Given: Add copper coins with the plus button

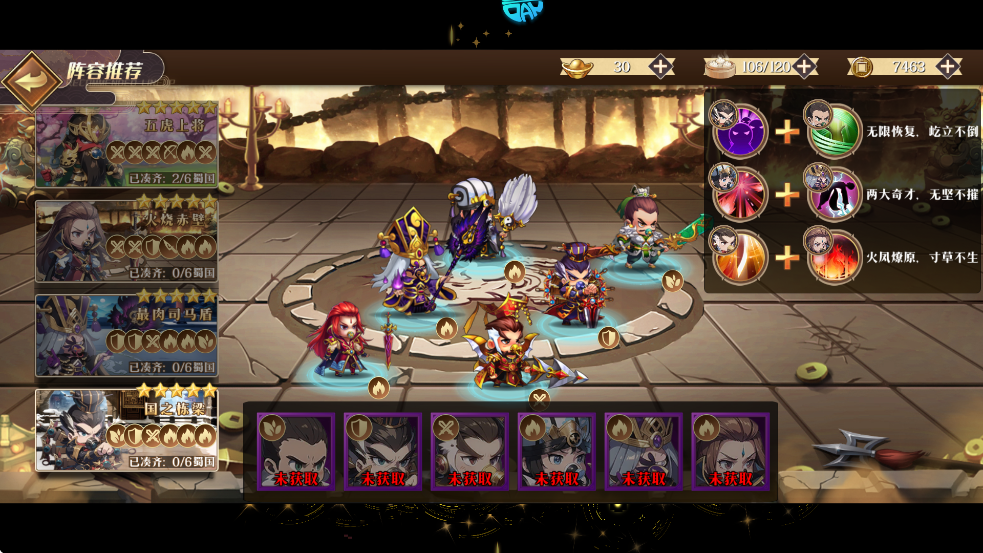Looking at the screenshot, I should pyautogui.click(x=949, y=67).
